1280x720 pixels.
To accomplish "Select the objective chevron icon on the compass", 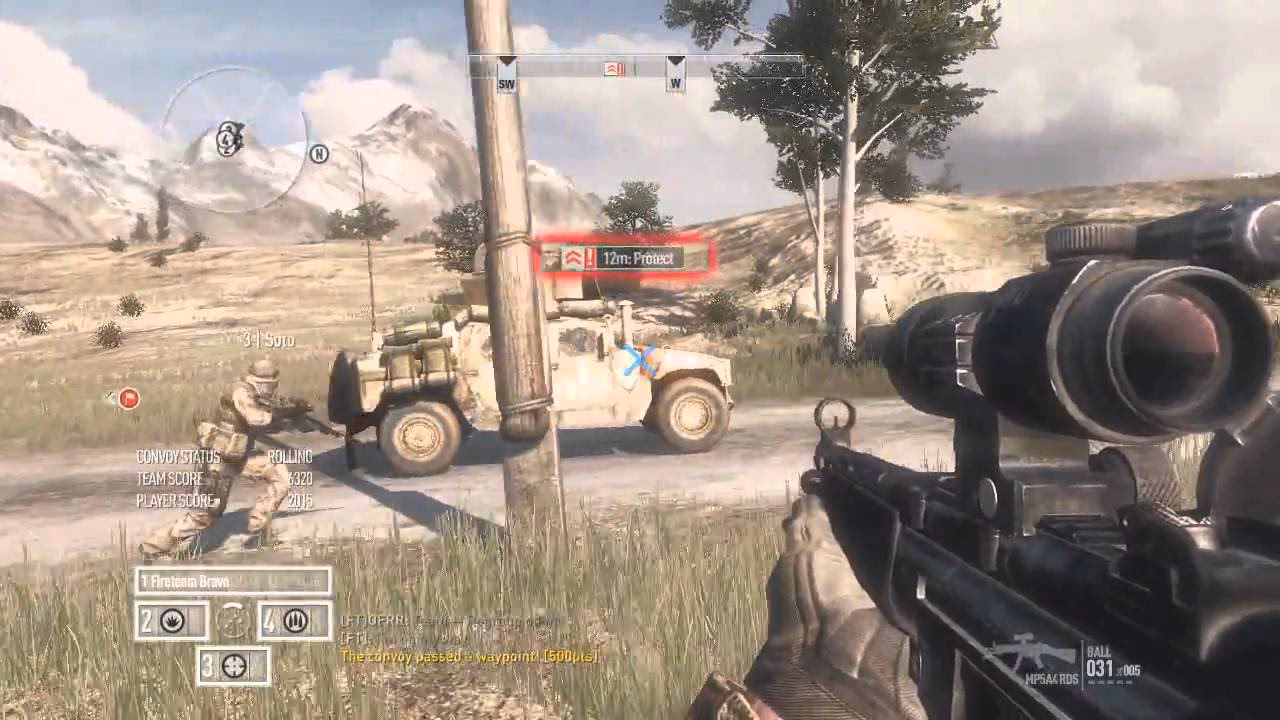I will pos(611,68).
